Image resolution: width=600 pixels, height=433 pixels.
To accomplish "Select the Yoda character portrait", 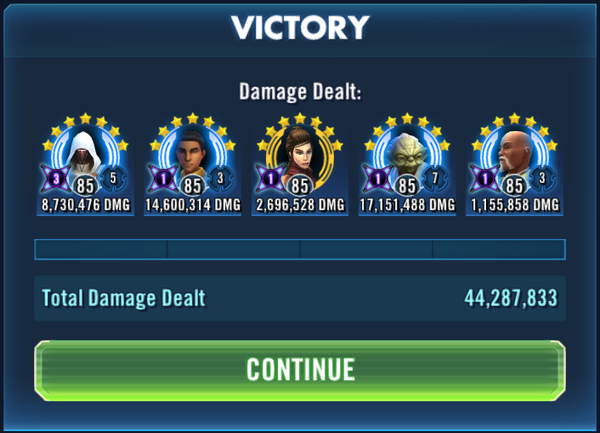I will (x=406, y=155).
